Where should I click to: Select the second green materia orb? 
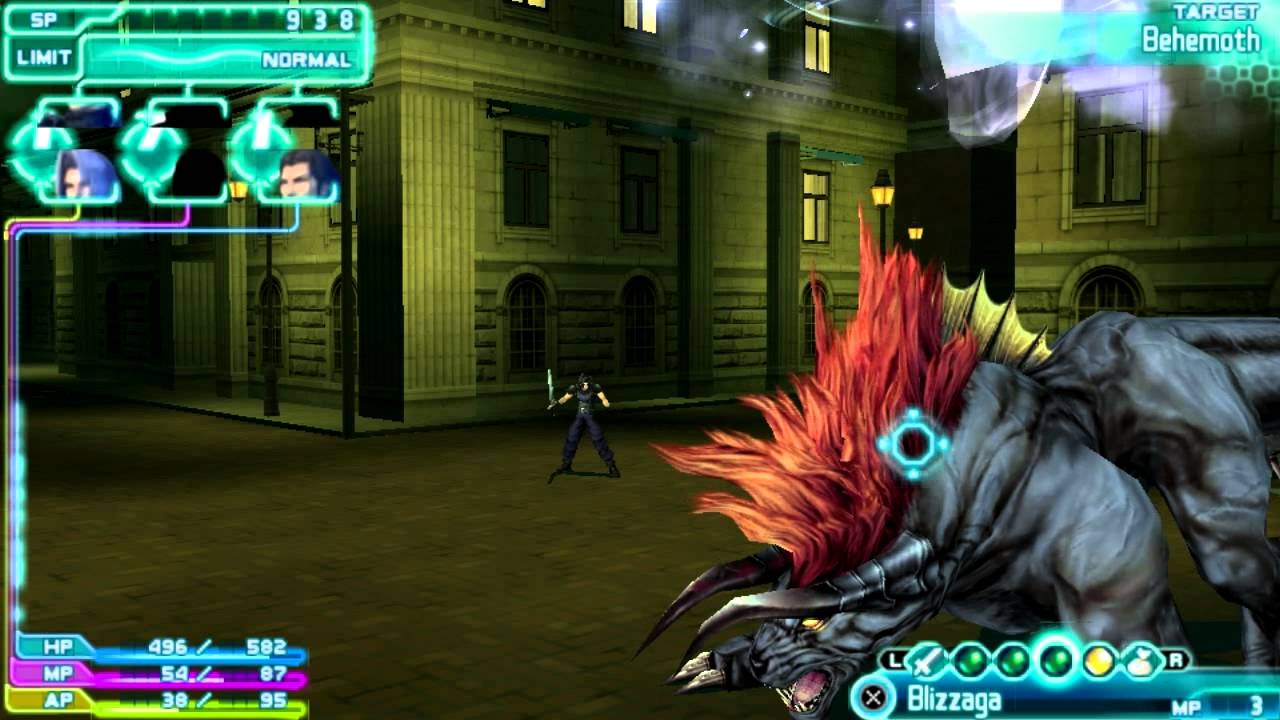1013,660
